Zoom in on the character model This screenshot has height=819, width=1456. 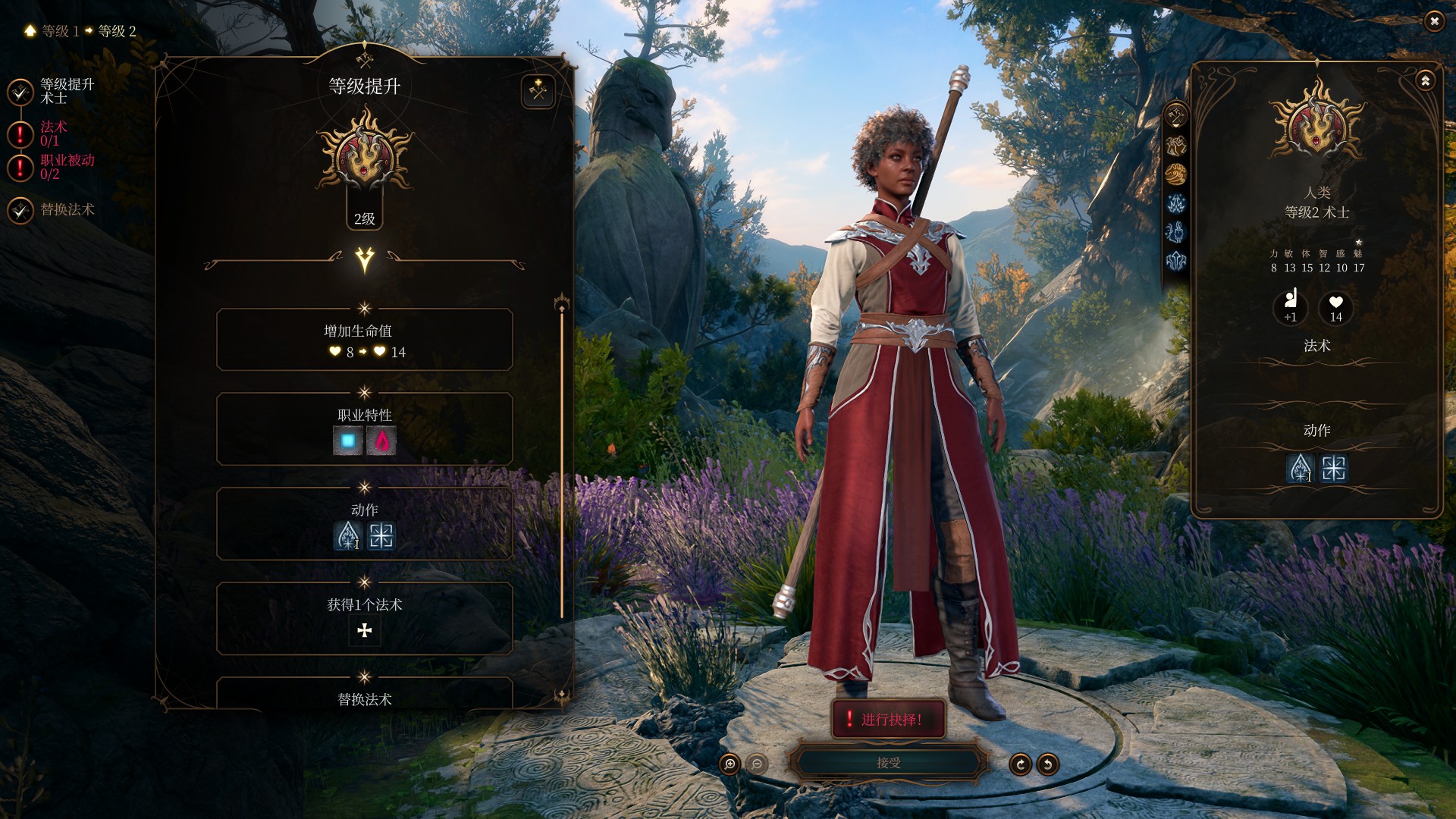click(730, 764)
